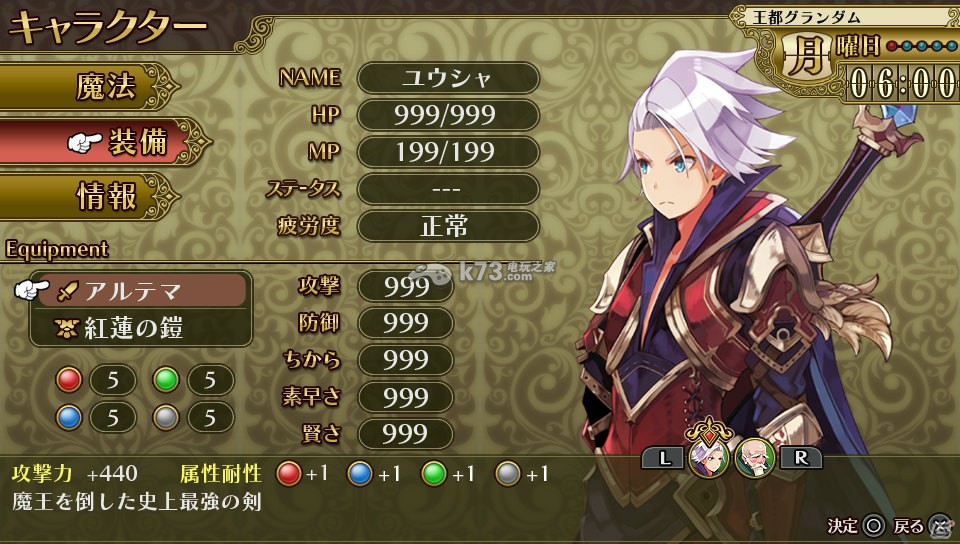Screen dimensions: 960x544
Task: Open the 情報 information menu
Action: pyautogui.click(x=105, y=196)
